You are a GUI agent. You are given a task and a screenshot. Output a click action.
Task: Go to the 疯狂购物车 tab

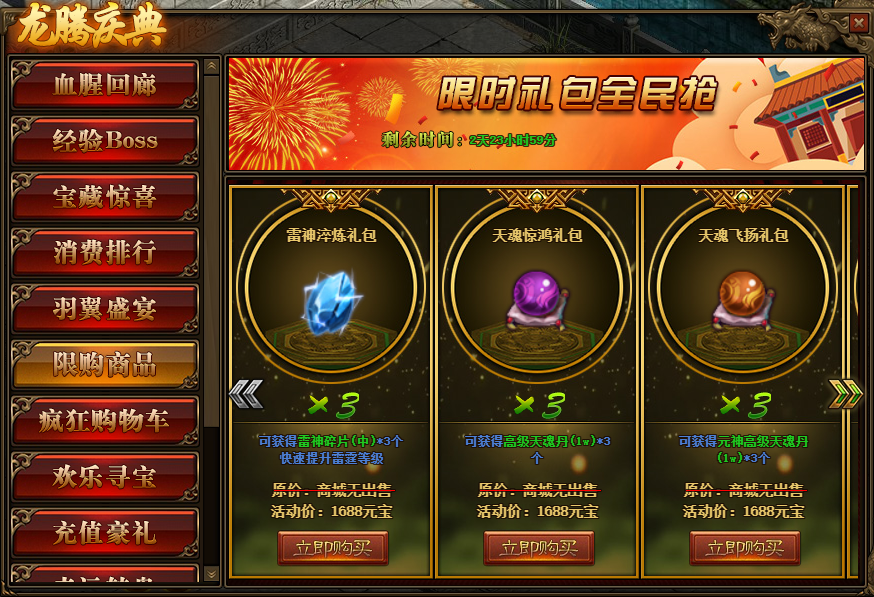(105, 420)
